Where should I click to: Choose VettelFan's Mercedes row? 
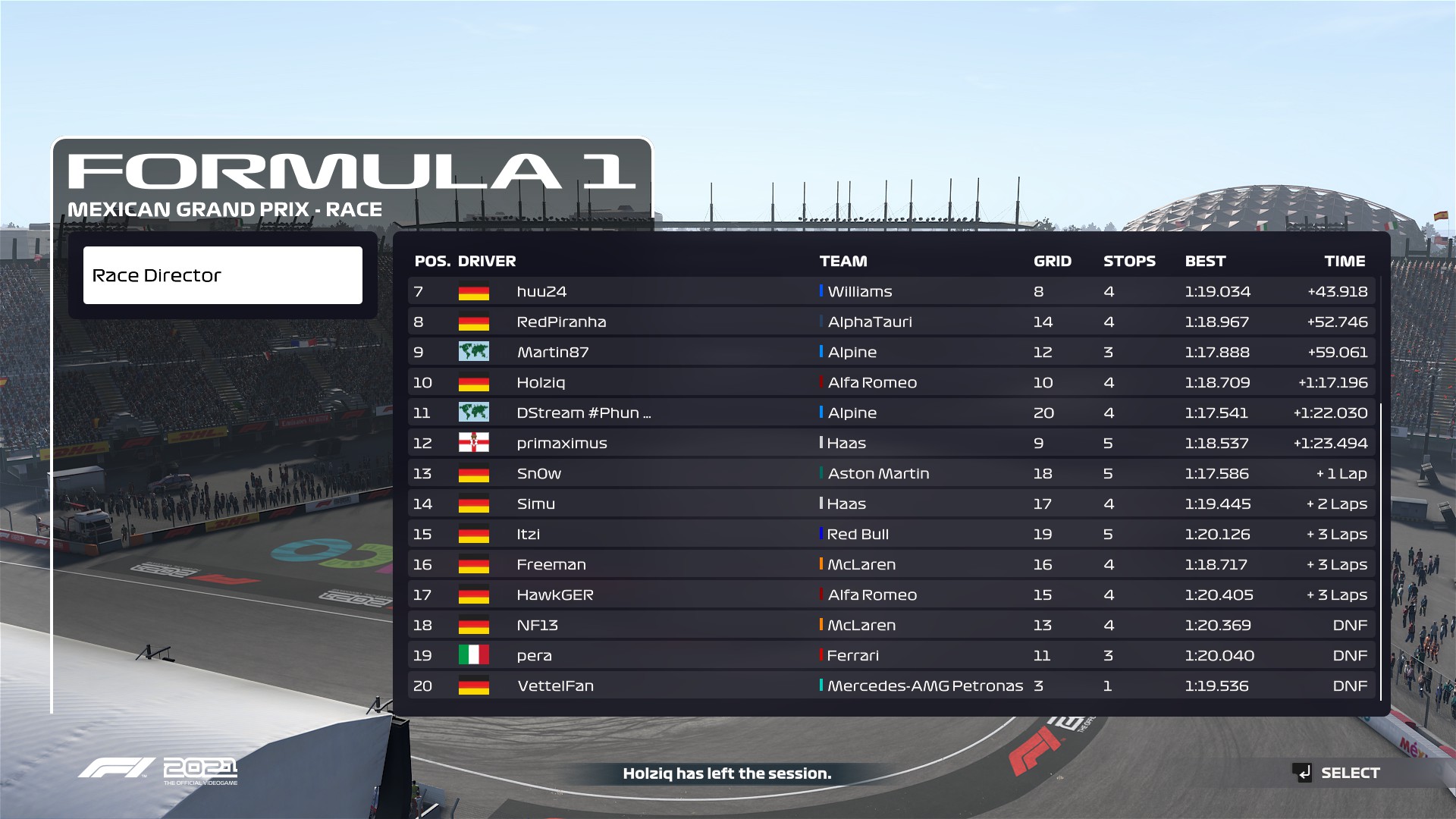pyautogui.click(x=891, y=686)
